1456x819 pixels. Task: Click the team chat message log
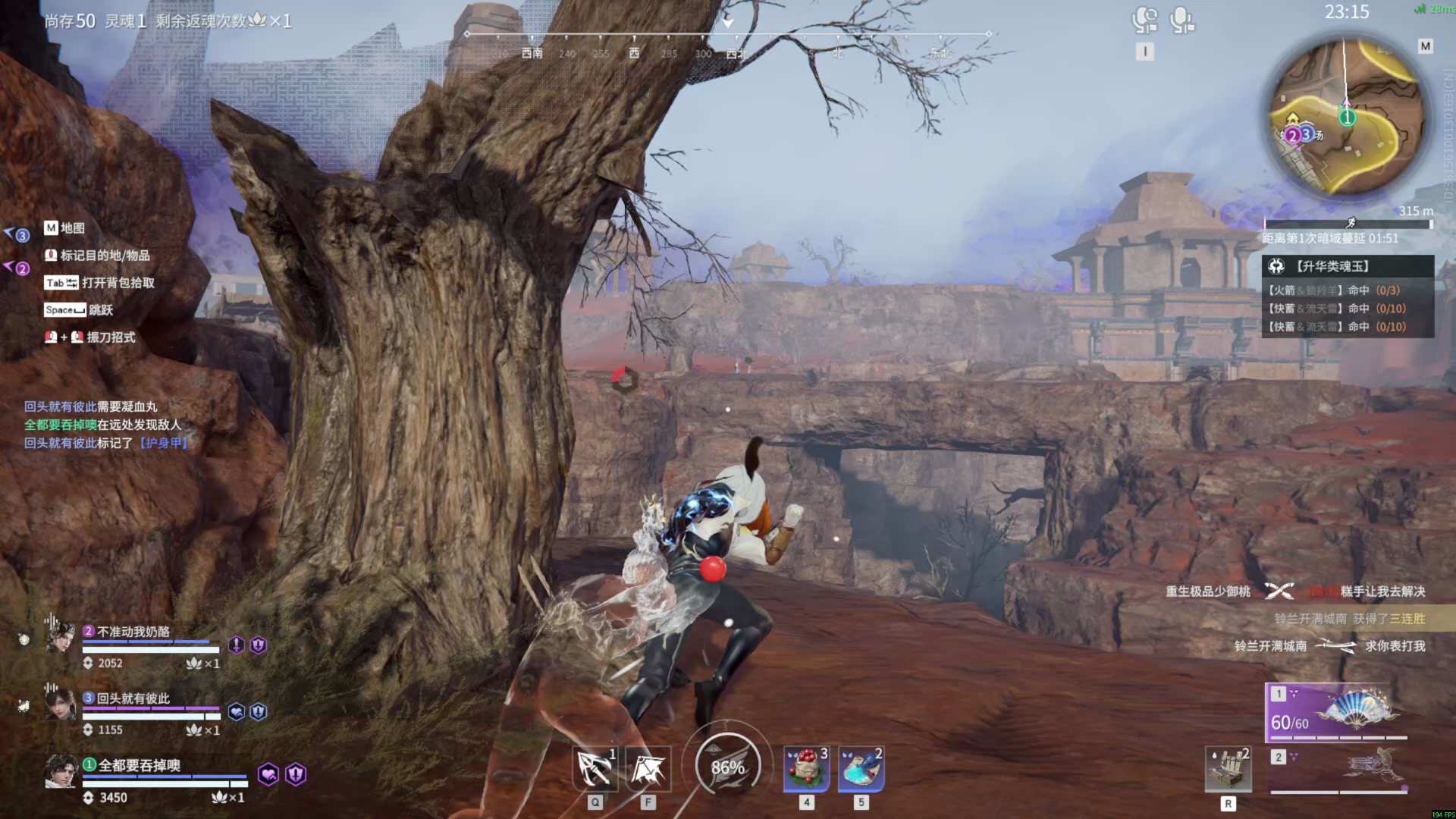coord(105,425)
